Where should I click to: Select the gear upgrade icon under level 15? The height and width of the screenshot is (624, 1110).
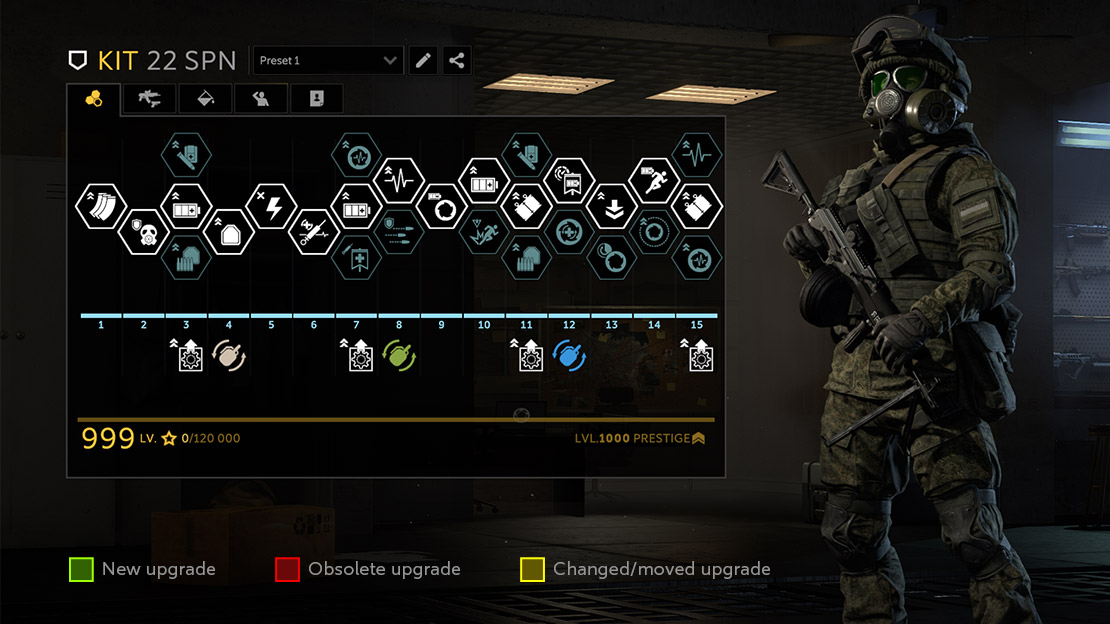pyautogui.click(x=696, y=355)
